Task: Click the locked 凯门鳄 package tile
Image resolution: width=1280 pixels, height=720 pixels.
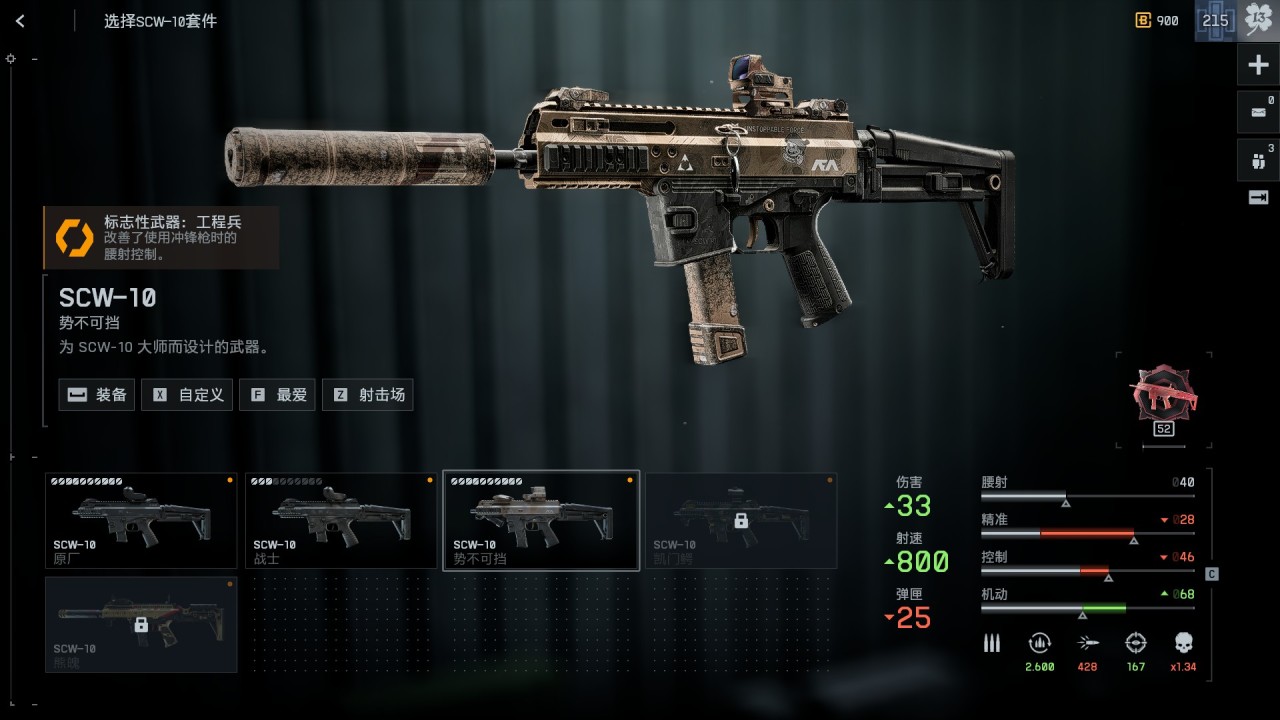Action: pyautogui.click(x=741, y=520)
